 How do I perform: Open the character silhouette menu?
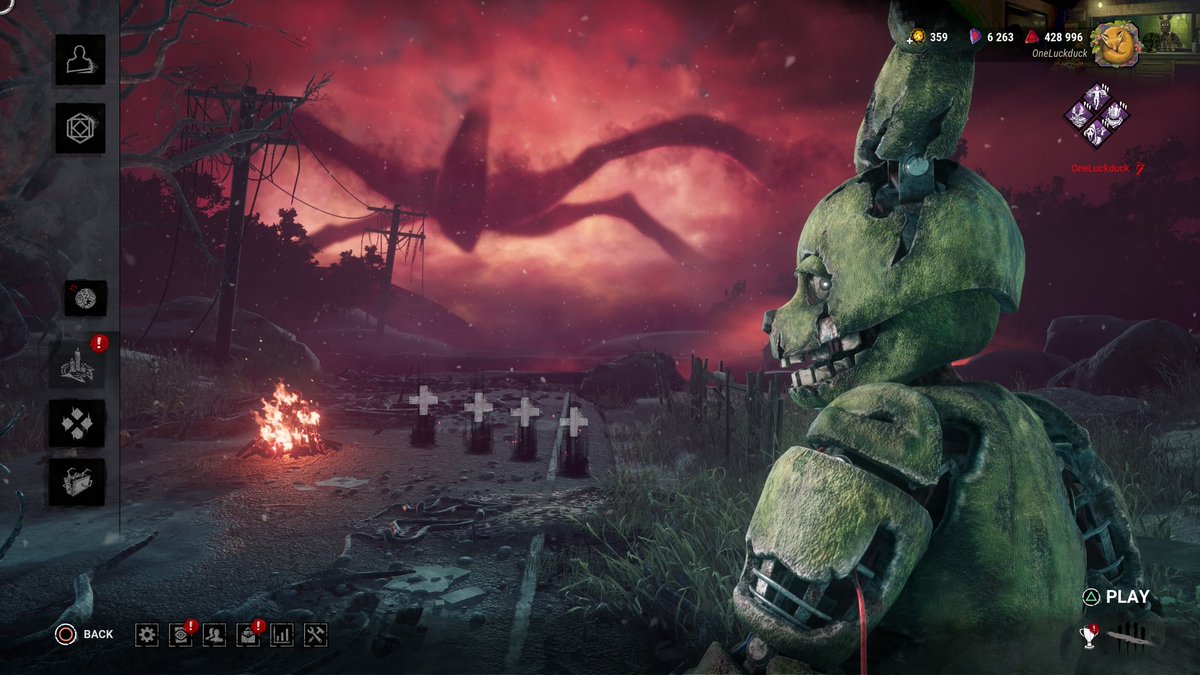click(79, 60)
